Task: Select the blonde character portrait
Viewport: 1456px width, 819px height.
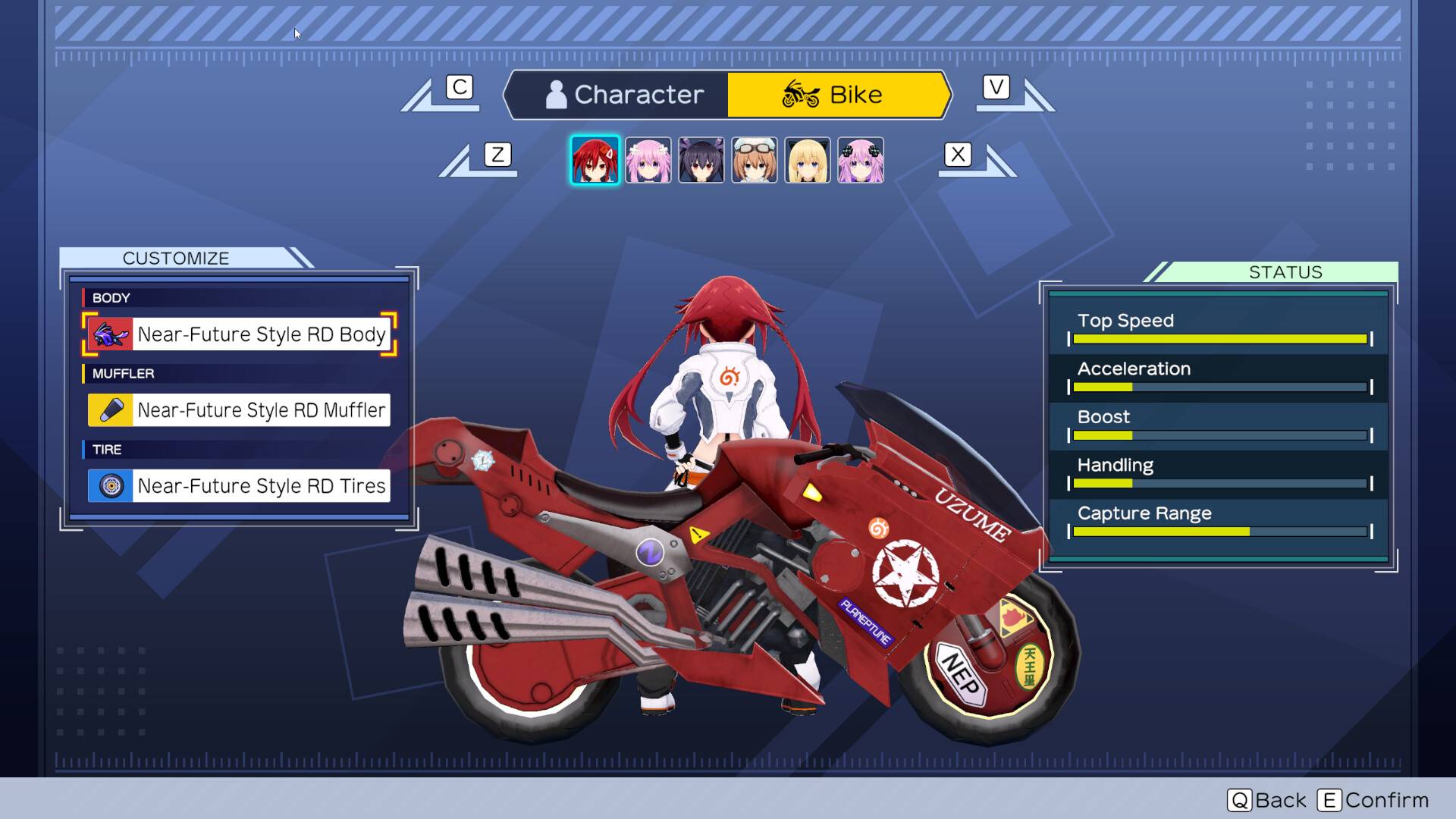Action: pyautogui.click(x=807, y=159)
